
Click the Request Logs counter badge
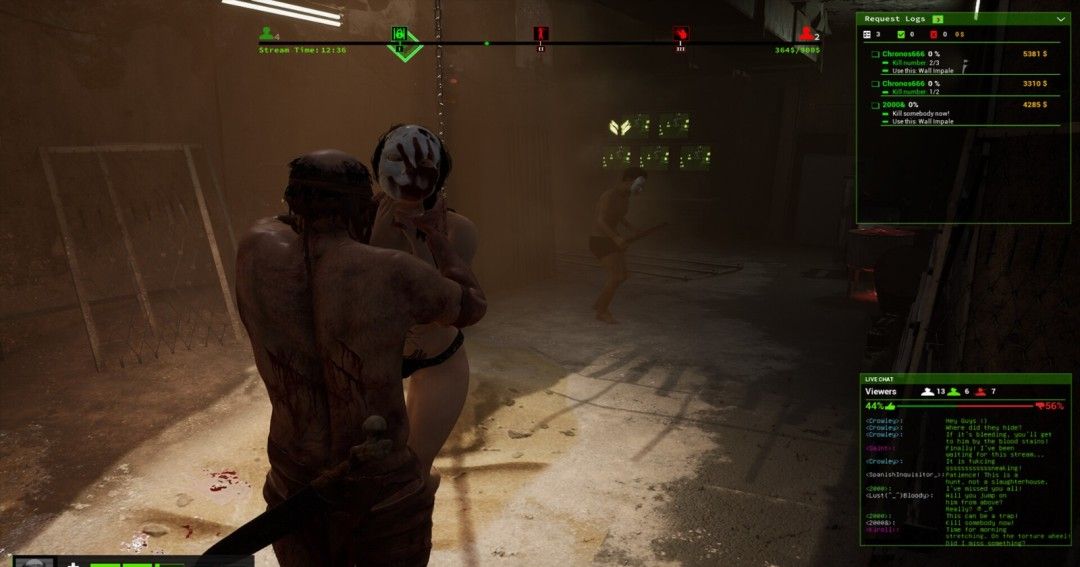pyautogui.click(x=938, y=19)
